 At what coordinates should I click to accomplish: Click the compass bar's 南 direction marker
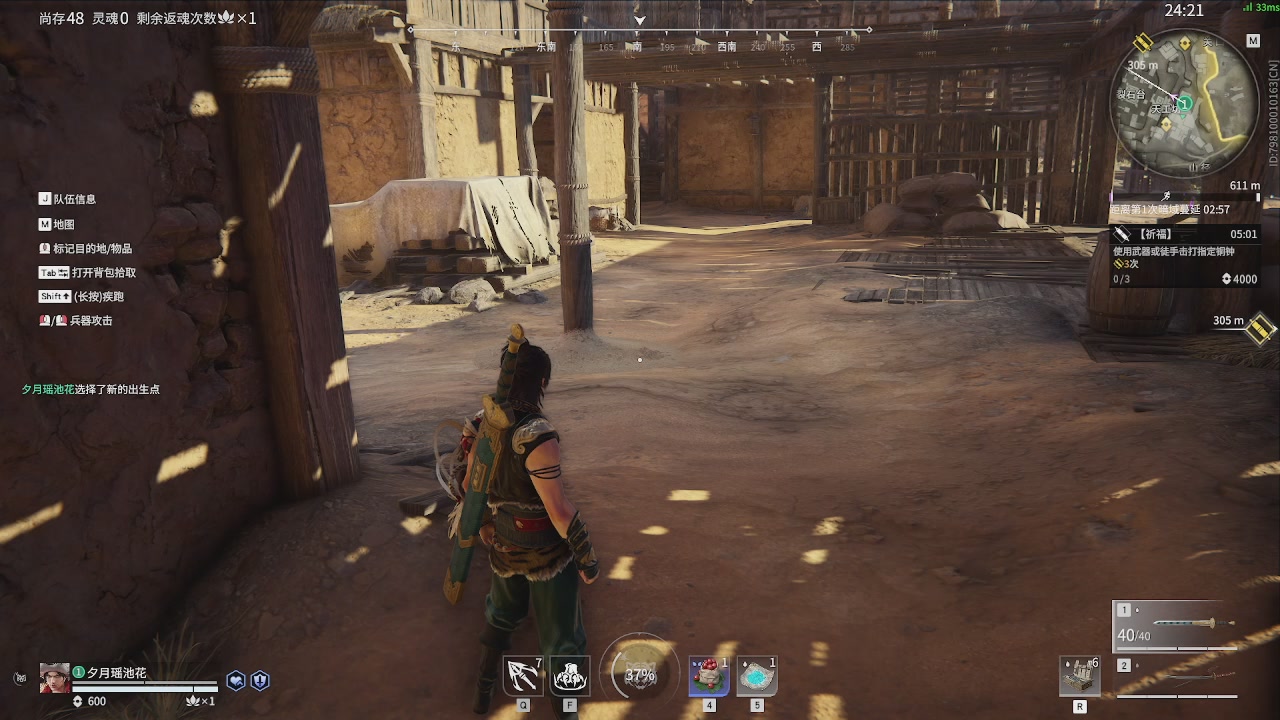(x=636, y=47)
